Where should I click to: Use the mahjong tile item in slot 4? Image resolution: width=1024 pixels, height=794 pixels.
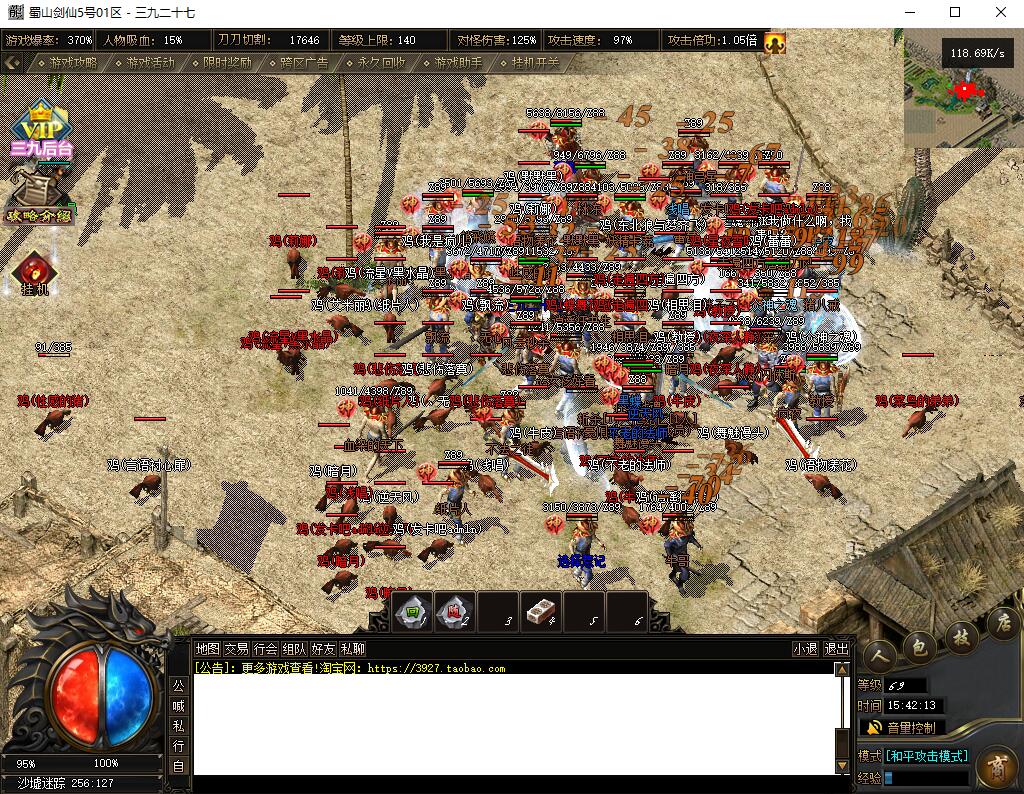tap(541, 610)
